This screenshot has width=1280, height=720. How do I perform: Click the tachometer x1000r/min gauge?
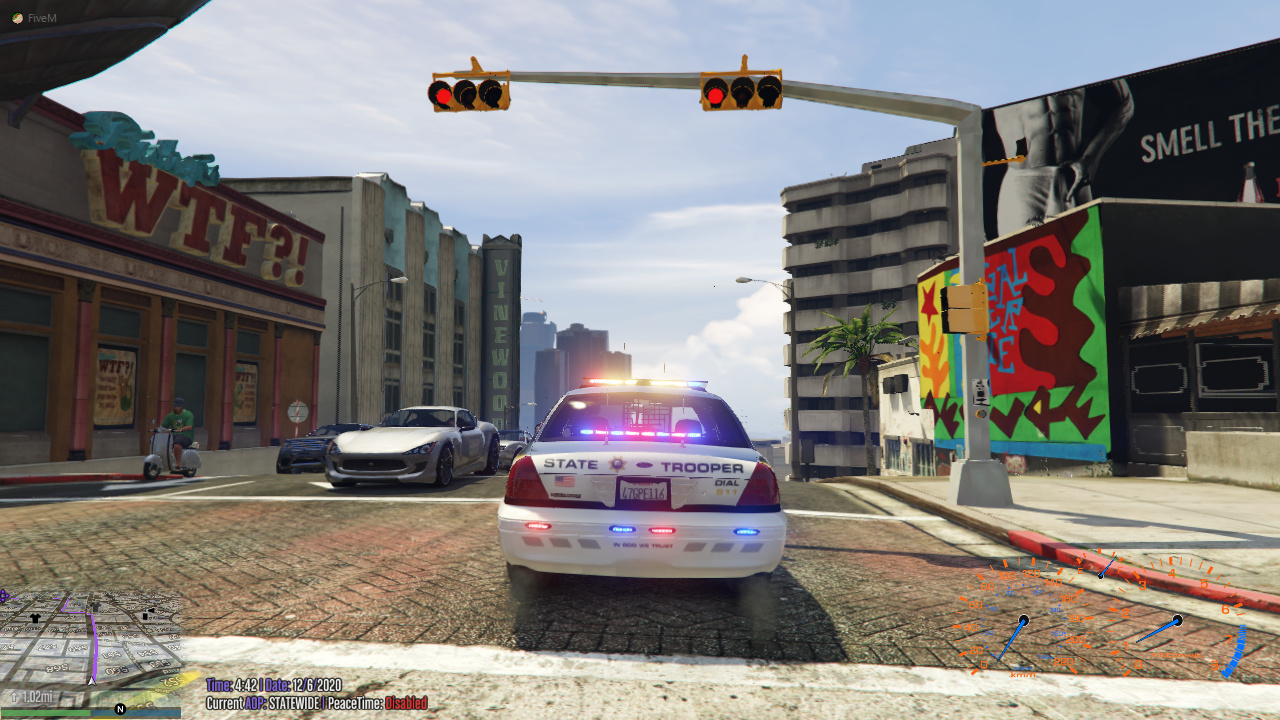[x=1177, y=620]
